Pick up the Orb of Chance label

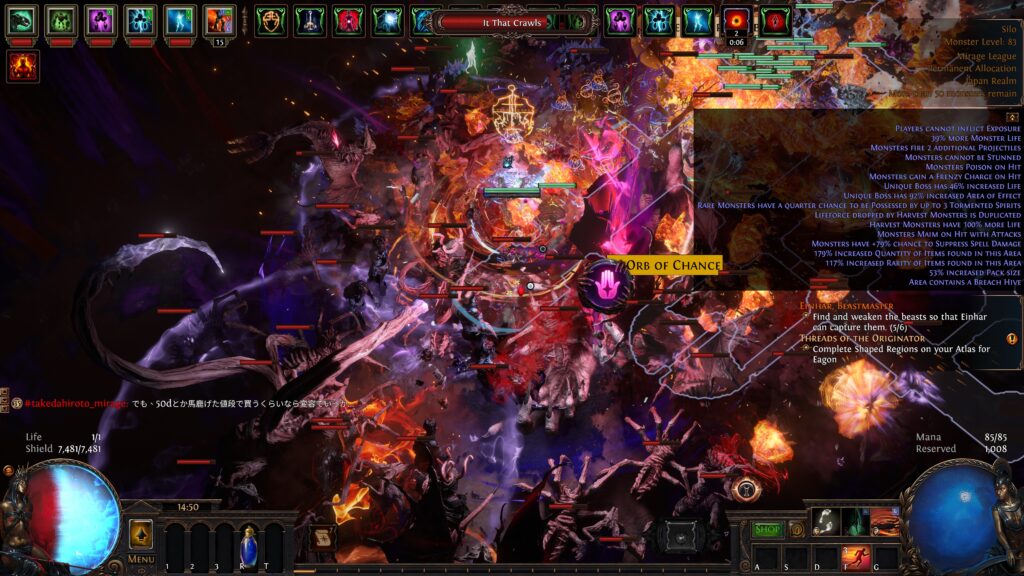[x=672, y=265]
